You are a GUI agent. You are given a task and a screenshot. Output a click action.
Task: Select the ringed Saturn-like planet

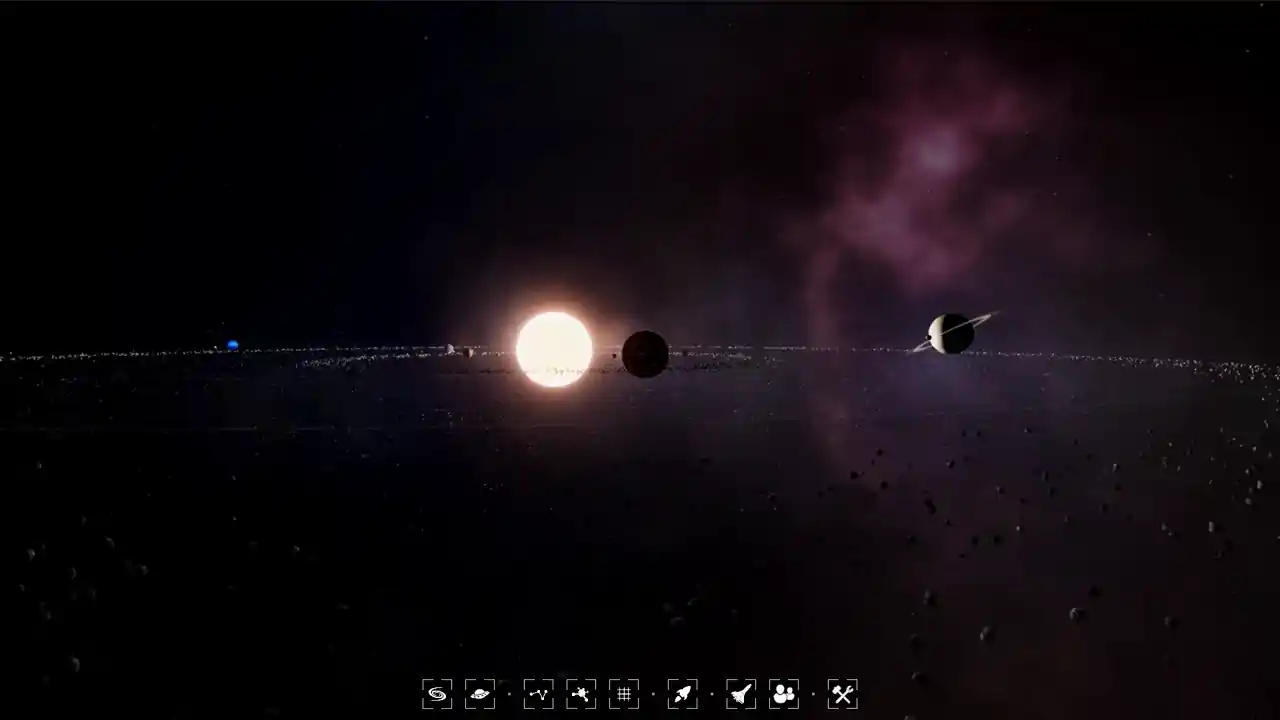point(951,332)
